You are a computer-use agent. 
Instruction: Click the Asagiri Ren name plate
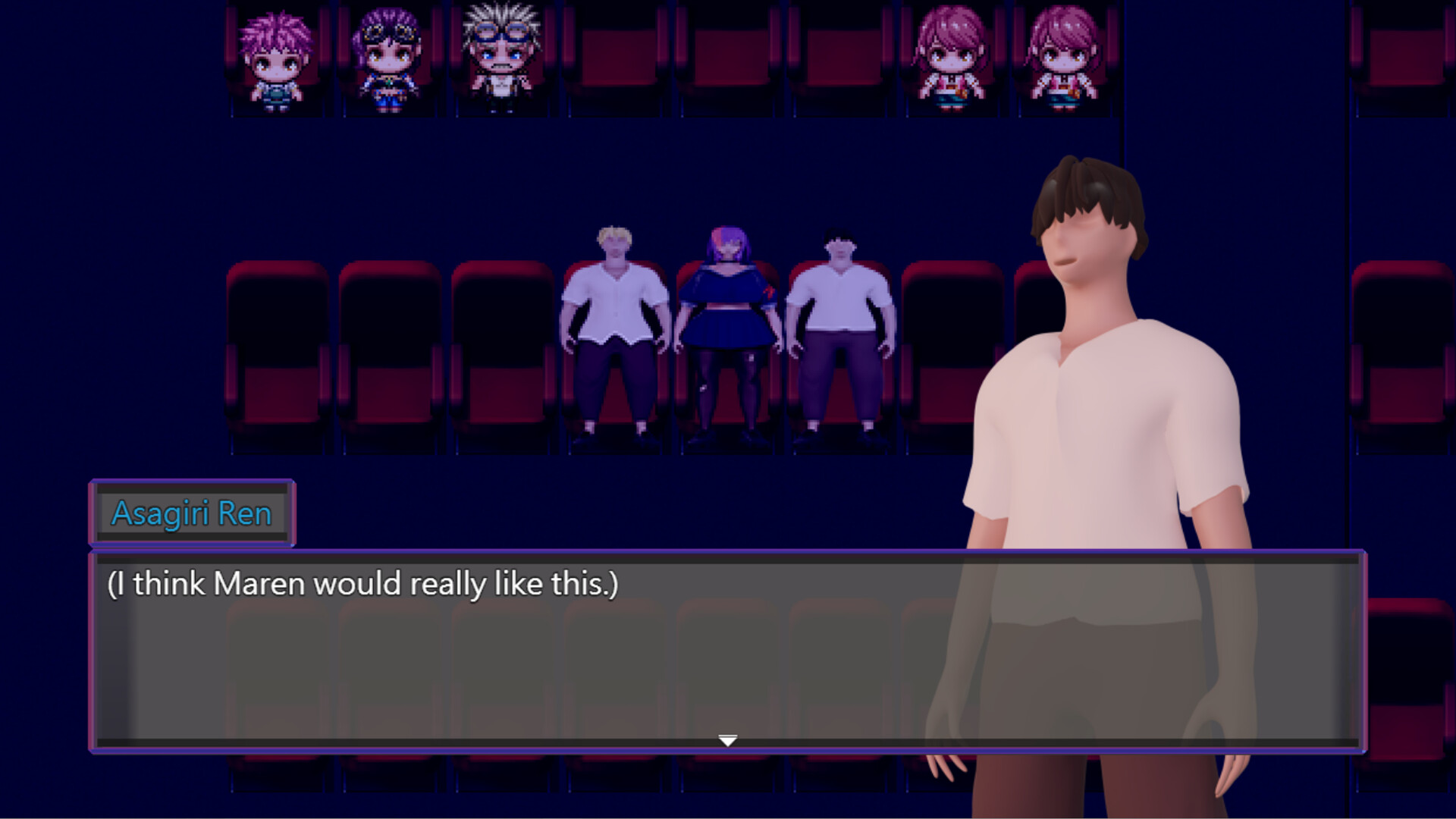pyautogui.click(x=193, y=513)
